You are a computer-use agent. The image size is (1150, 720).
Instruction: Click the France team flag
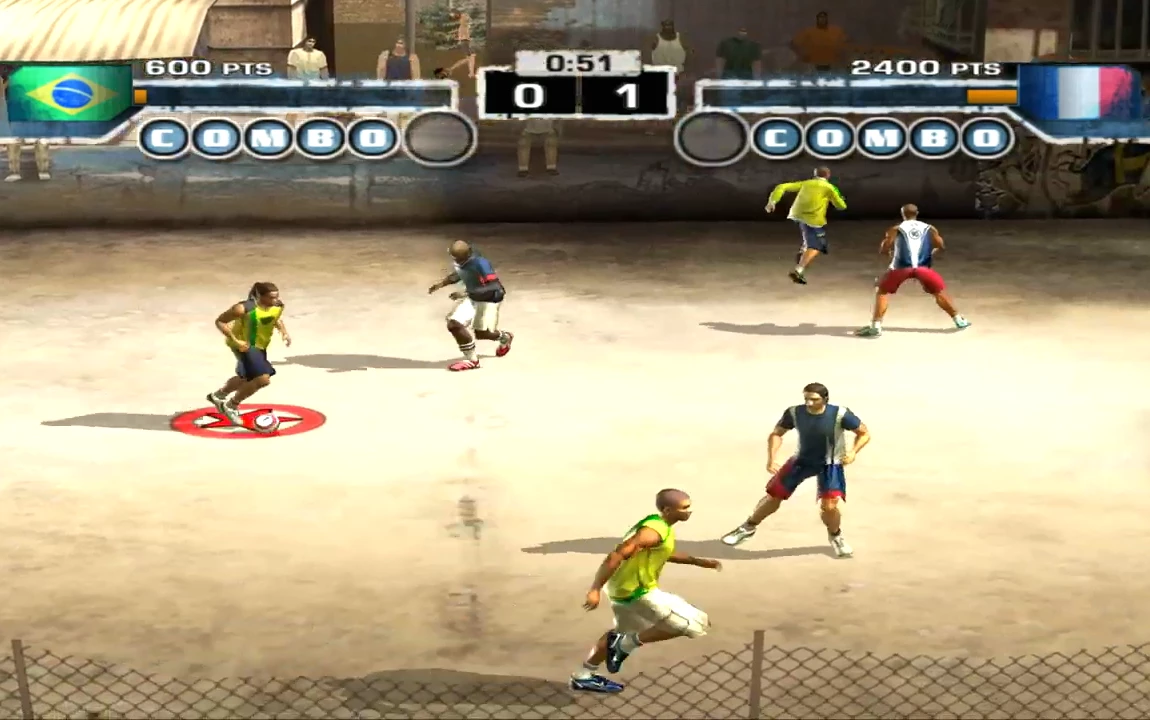tap(1079, 93)
